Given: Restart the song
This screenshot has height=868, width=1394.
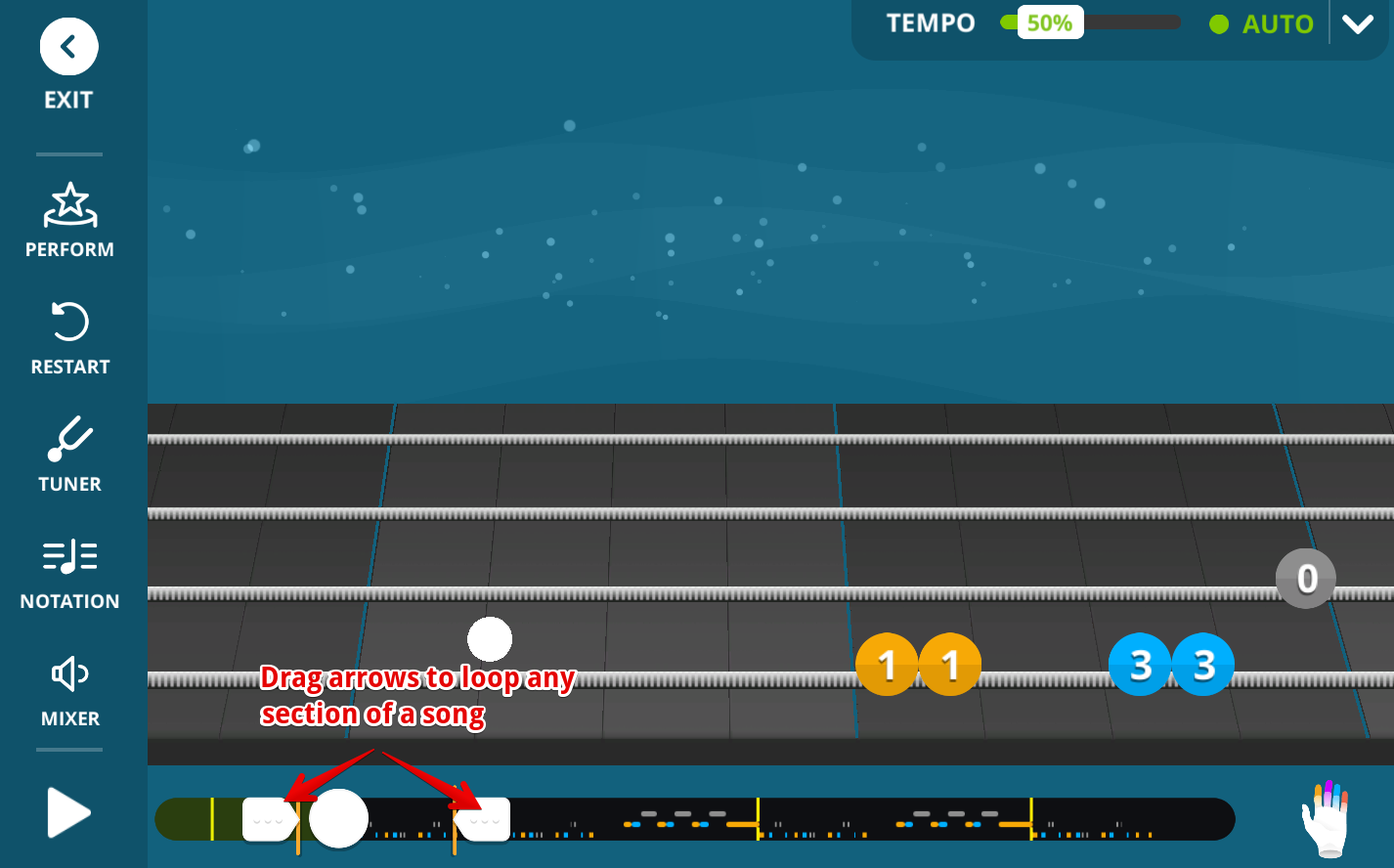Looking at the screenshot, I should 69,338.
